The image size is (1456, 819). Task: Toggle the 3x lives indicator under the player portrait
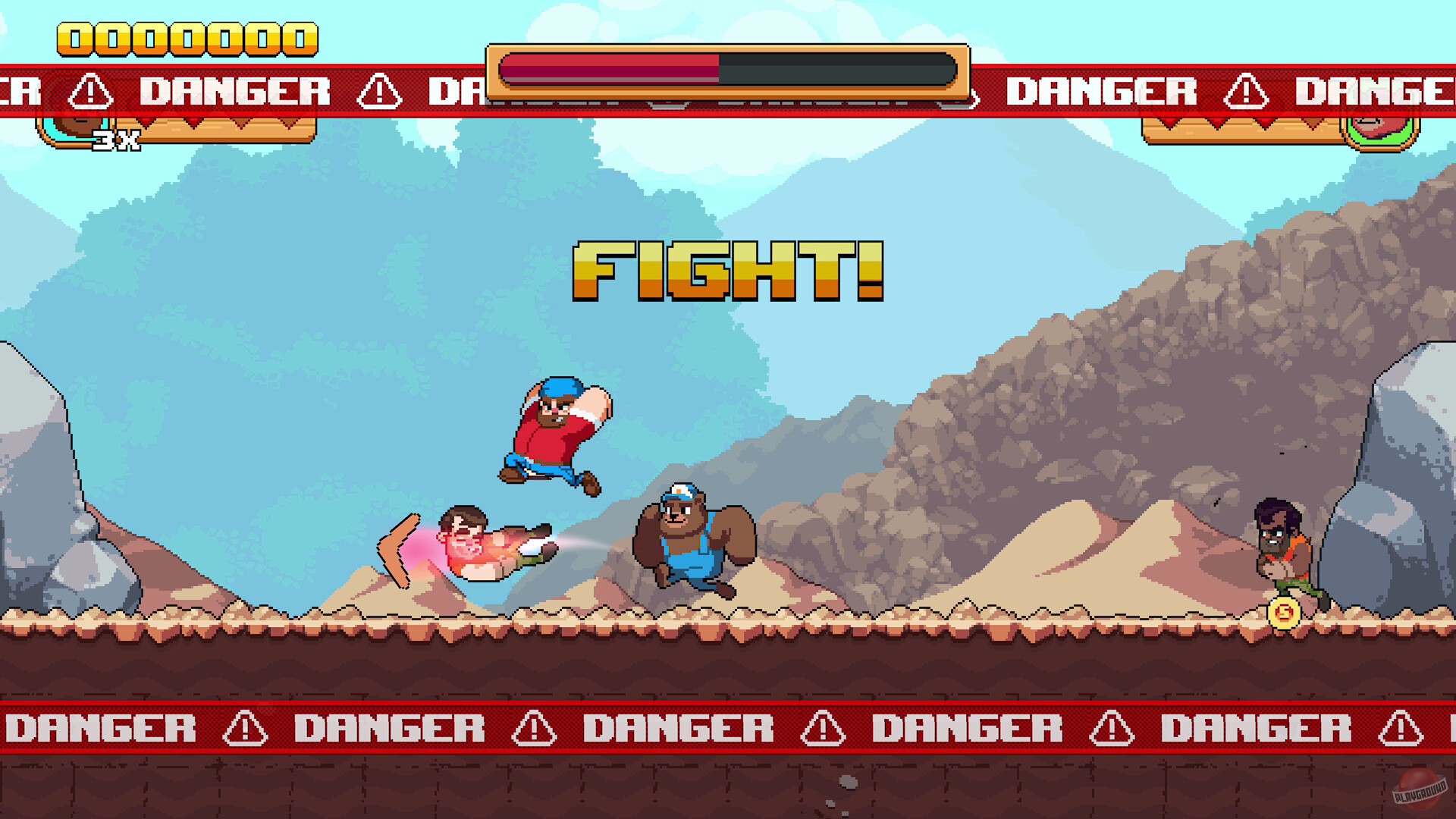coord(115,141)
